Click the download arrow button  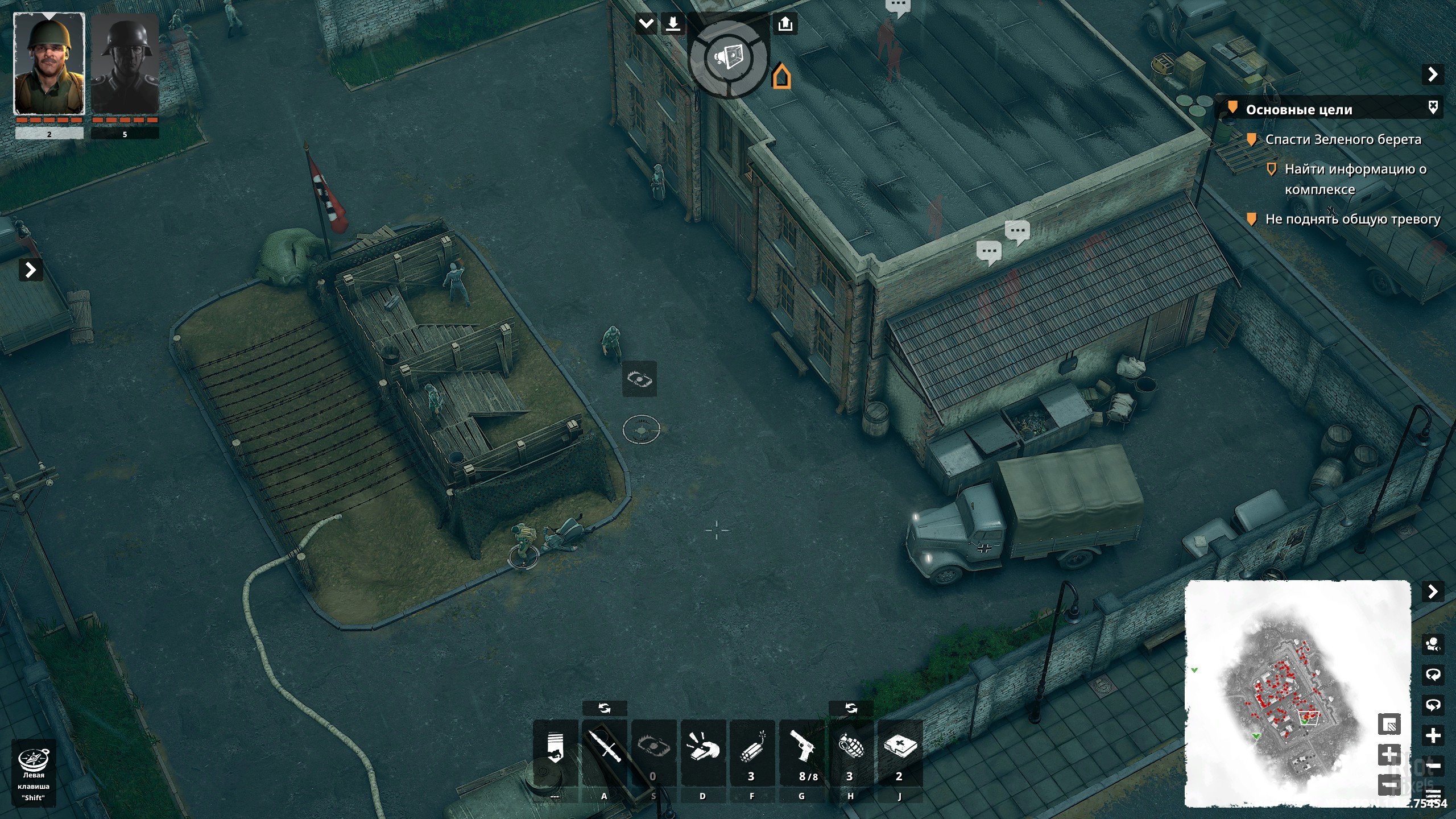(673, 24)
